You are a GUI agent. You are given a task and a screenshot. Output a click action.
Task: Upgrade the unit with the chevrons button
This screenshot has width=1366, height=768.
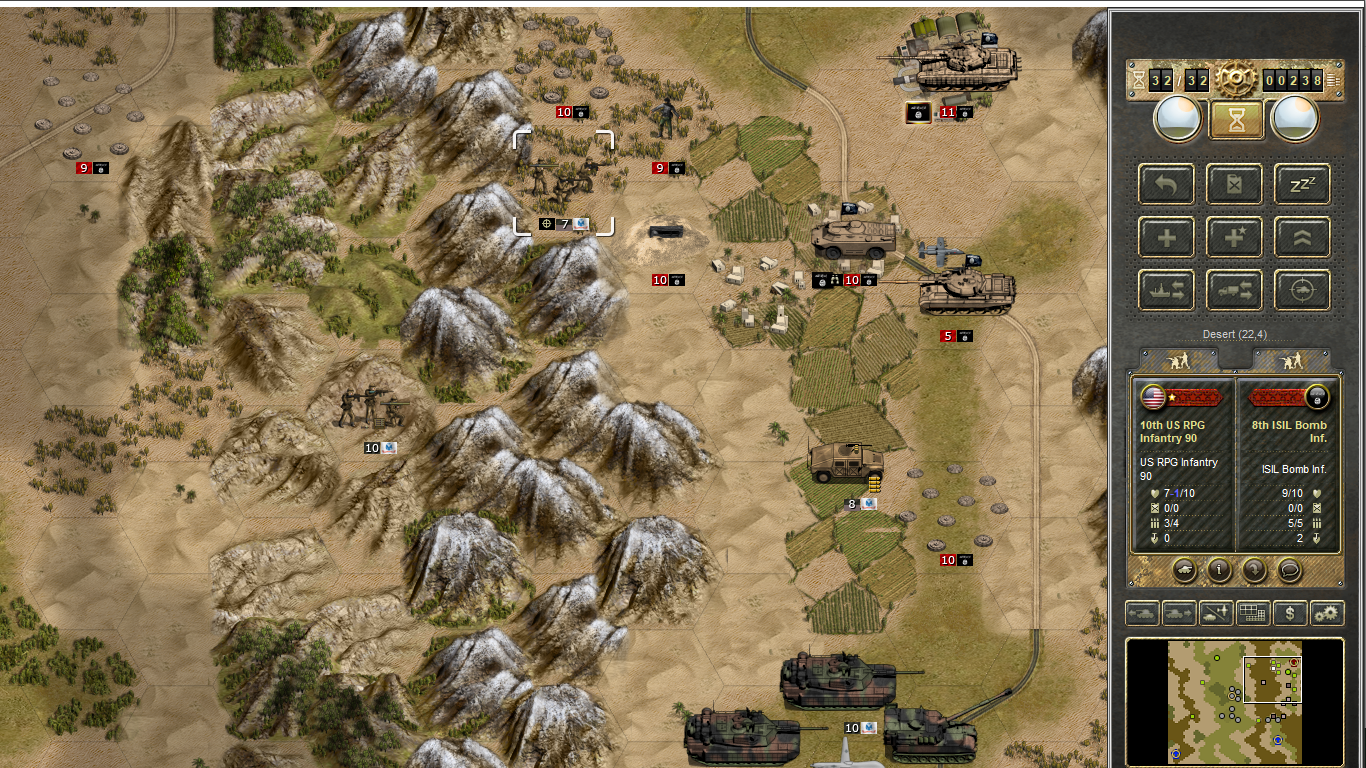[x=1302, y=238]
